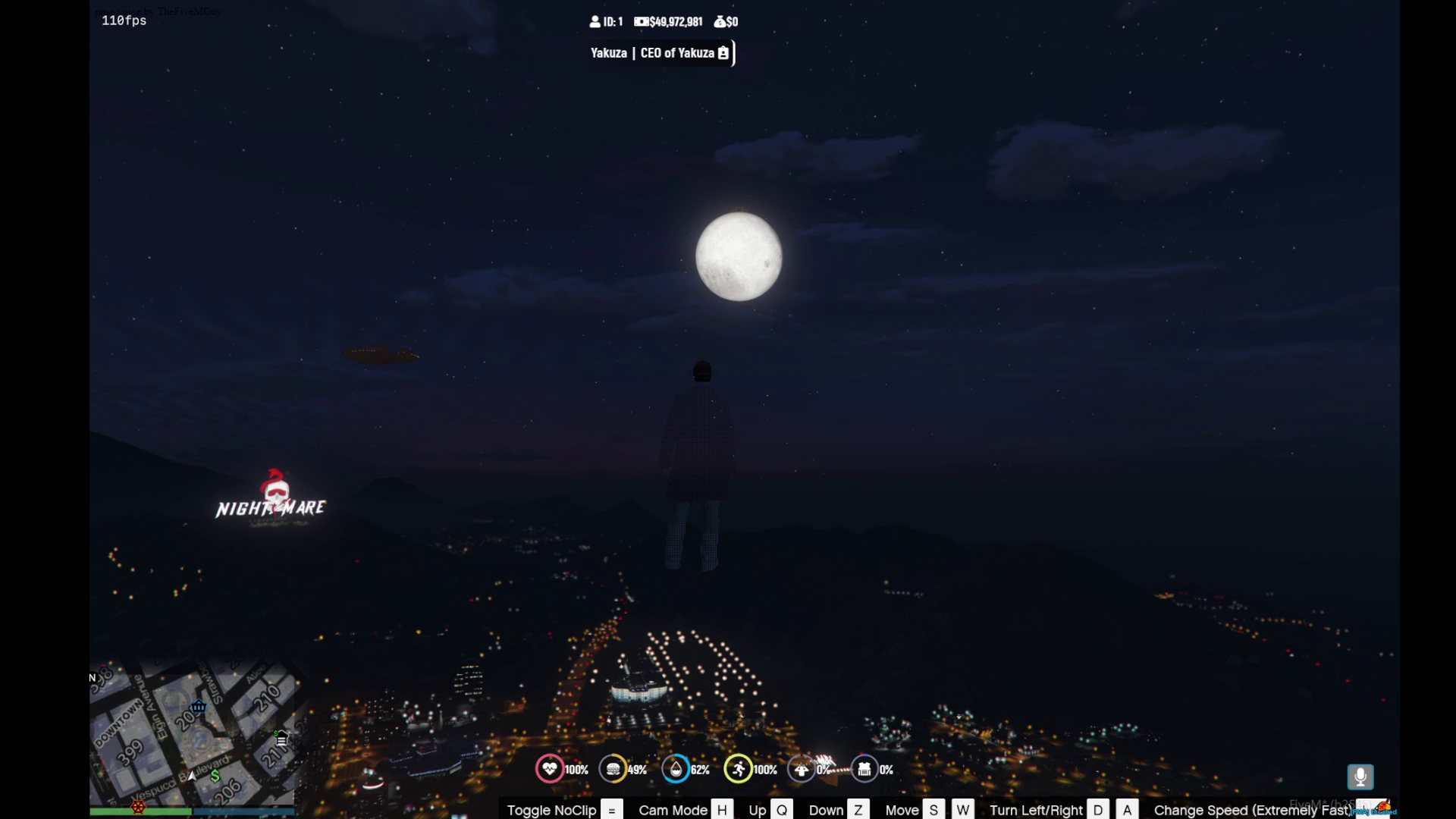Select the hunger burger icon
This screenshot has width=1456, height=819.
pos(614,769)
